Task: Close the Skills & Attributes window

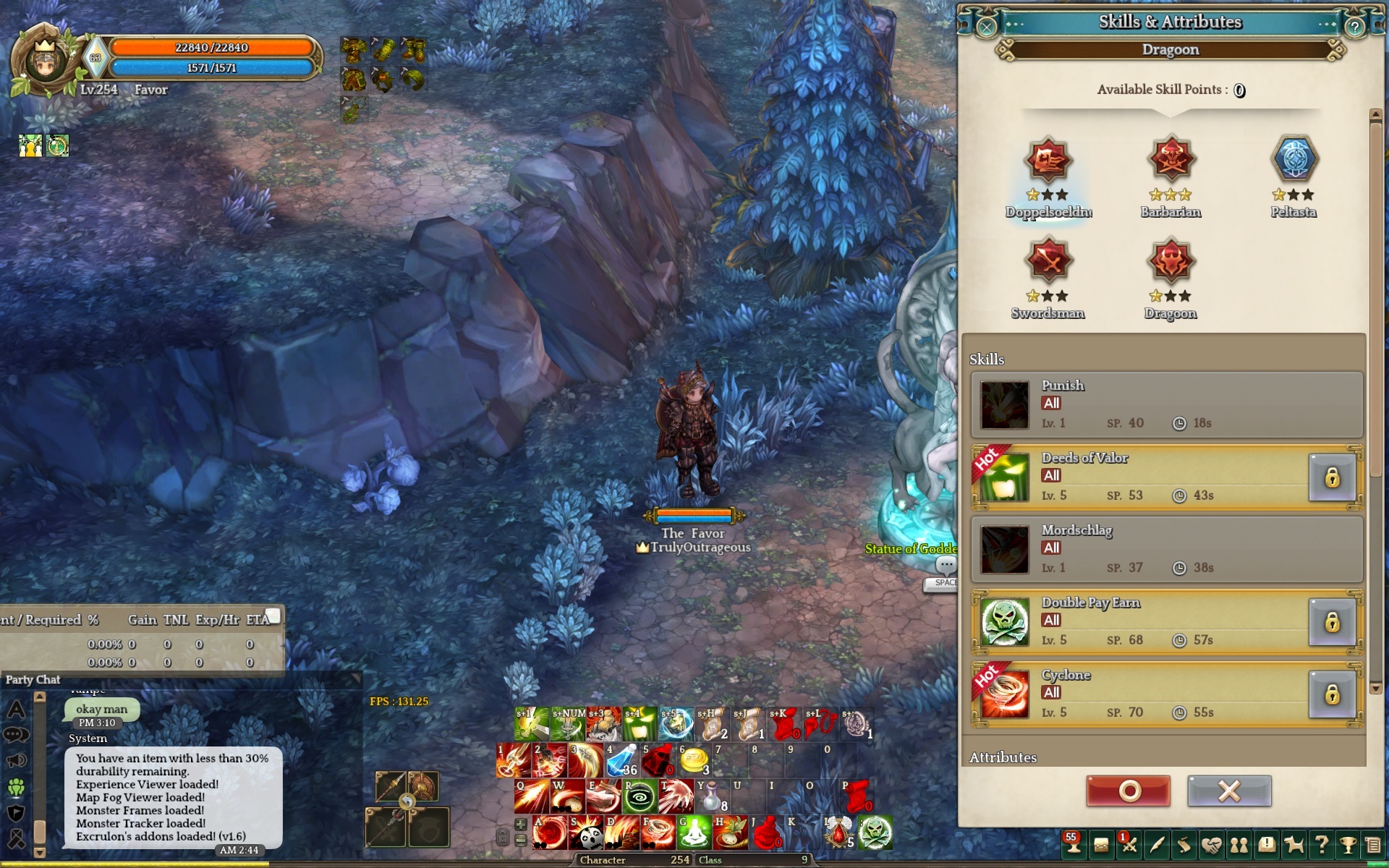Action: tap(986, 27)
